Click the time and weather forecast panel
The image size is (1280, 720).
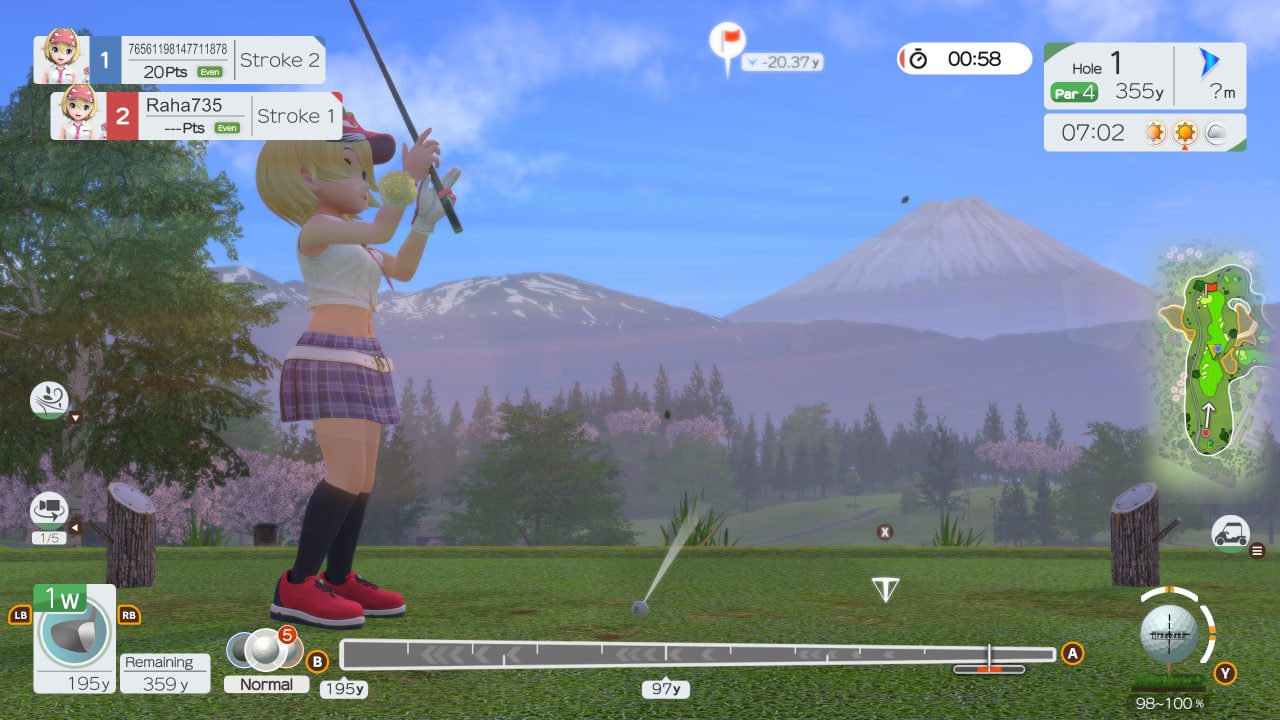(1144, 132)
